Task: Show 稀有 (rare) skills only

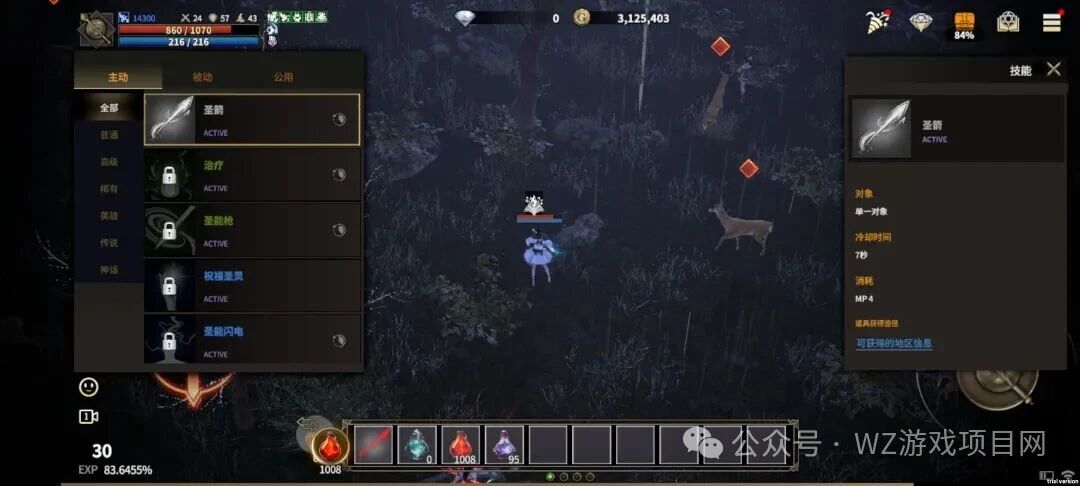Action: [x=109, y=189]
